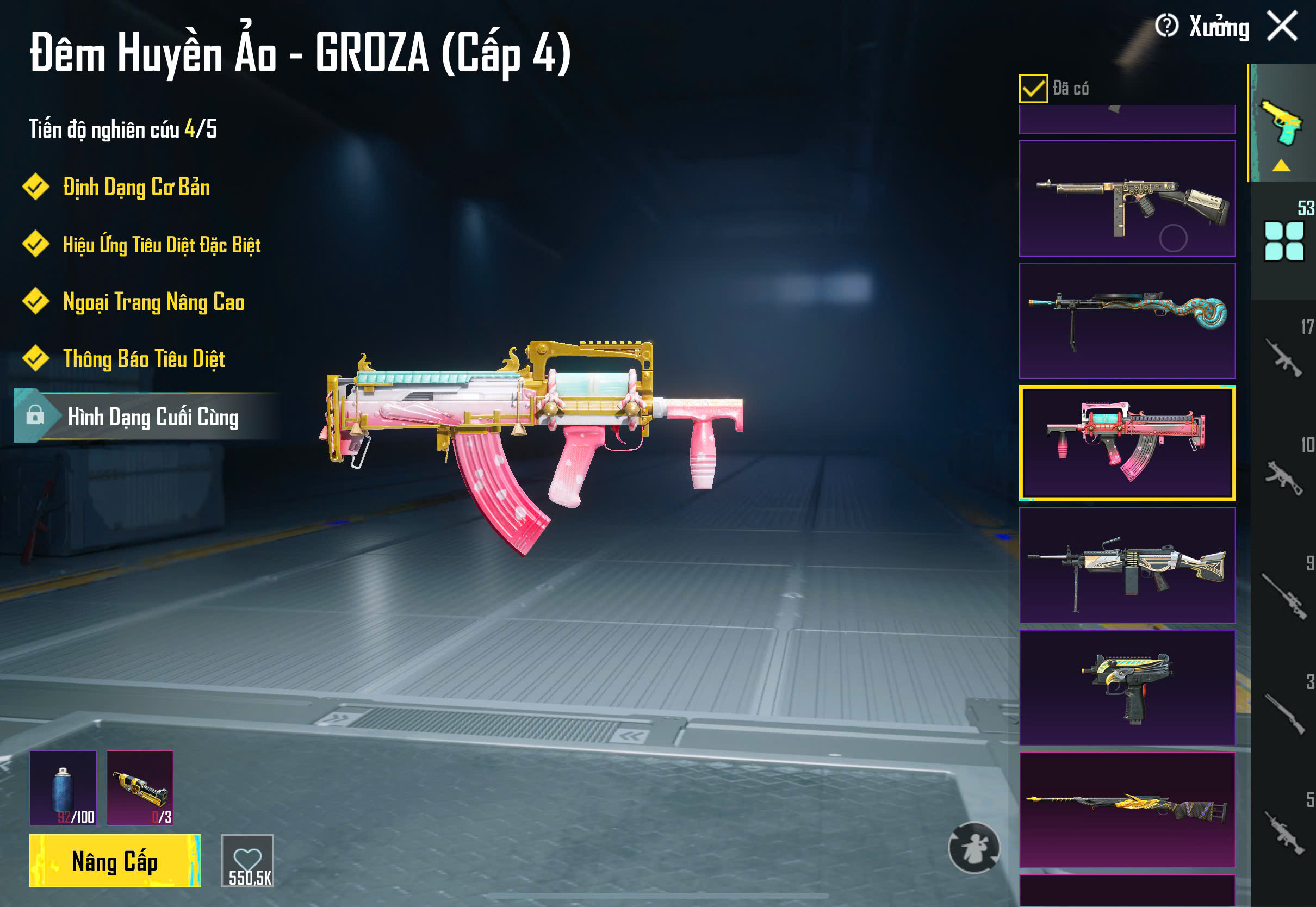This screenshot has width=1316, height=907.
Task: Select the pink GROZA skin thumbnail
Action: pyautogui.click(x=1127, y=443)
